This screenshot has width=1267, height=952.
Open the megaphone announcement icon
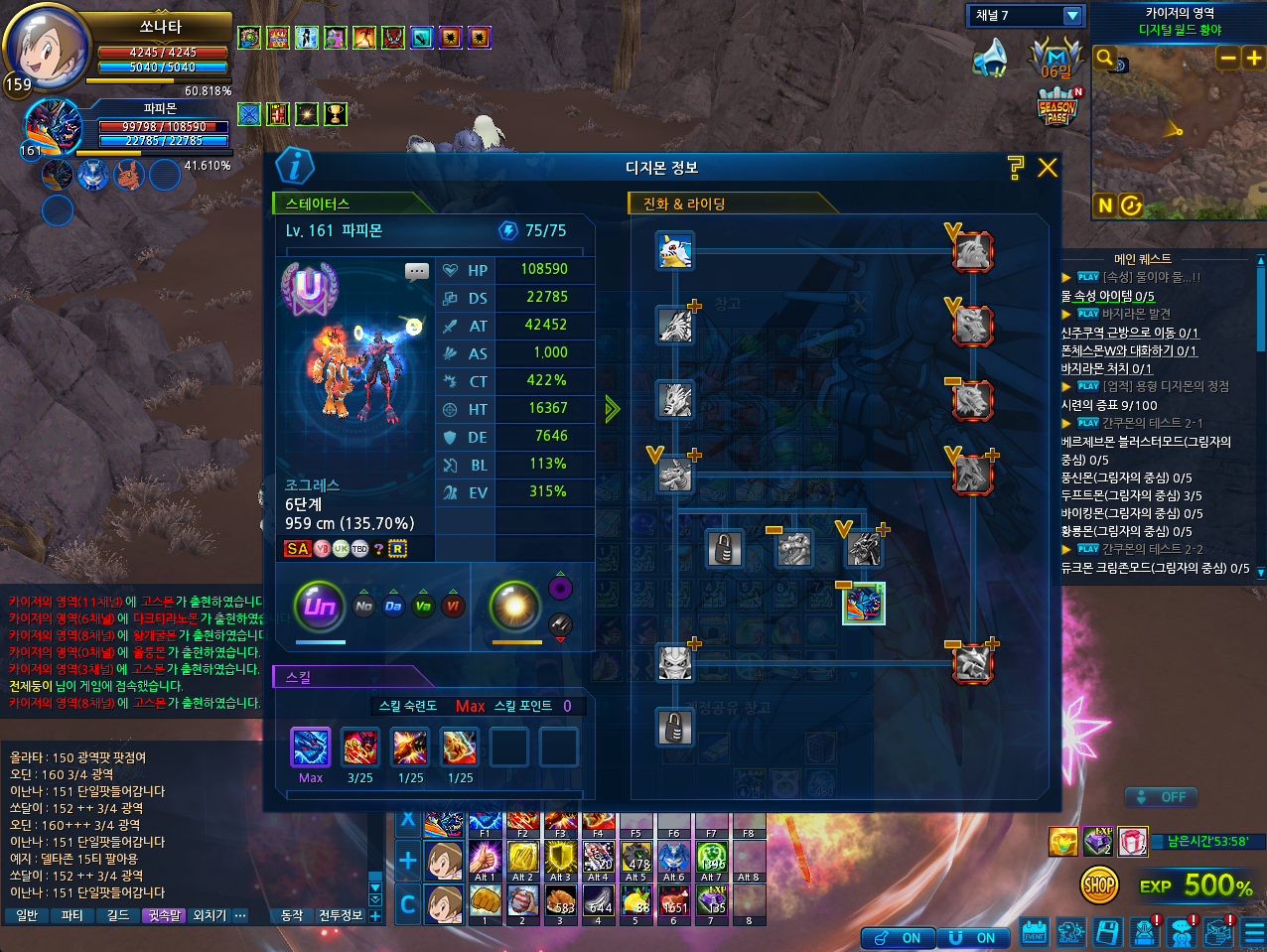click(990, 58)
